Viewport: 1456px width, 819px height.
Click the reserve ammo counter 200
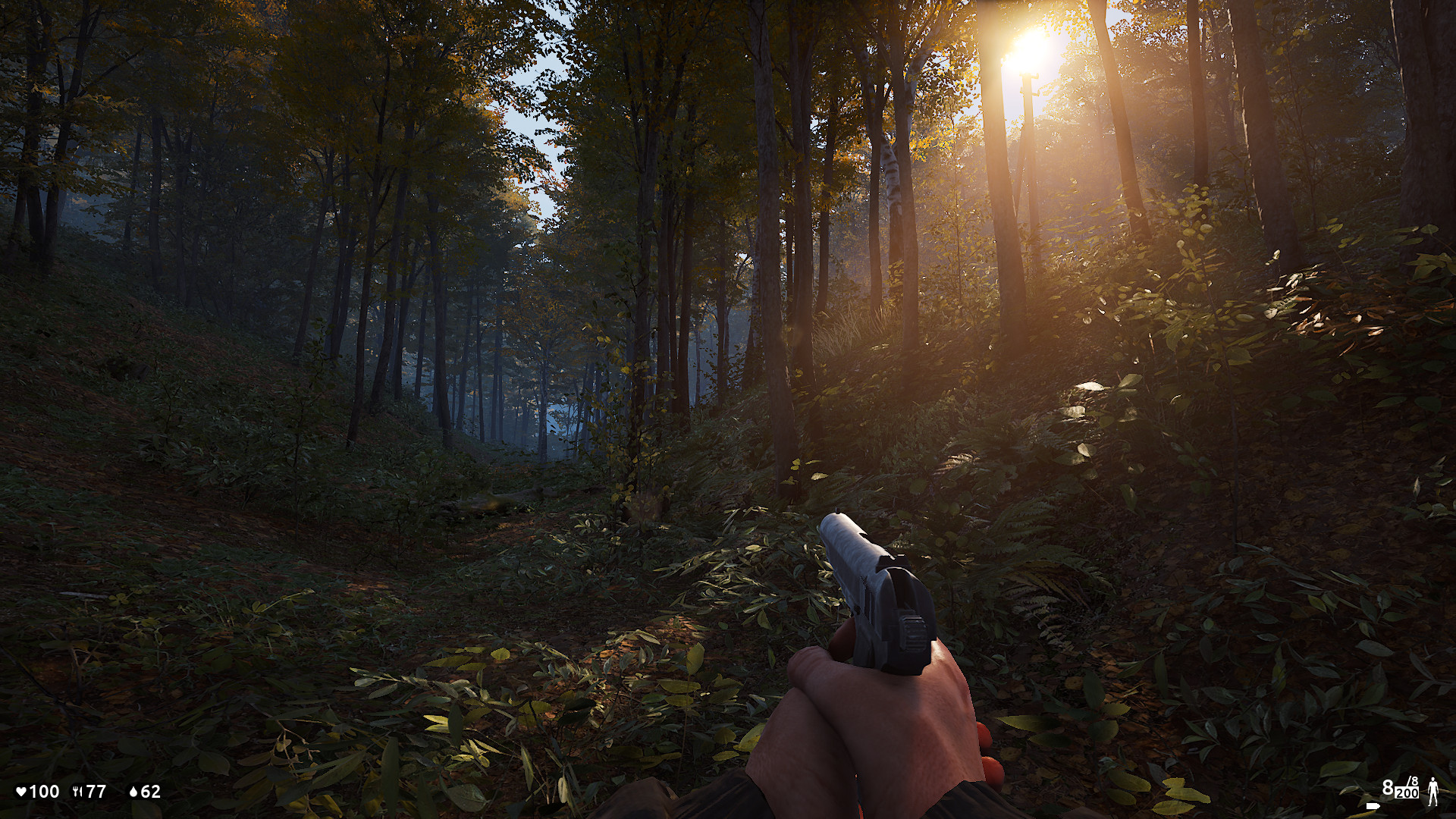[x=1407, y=794]
